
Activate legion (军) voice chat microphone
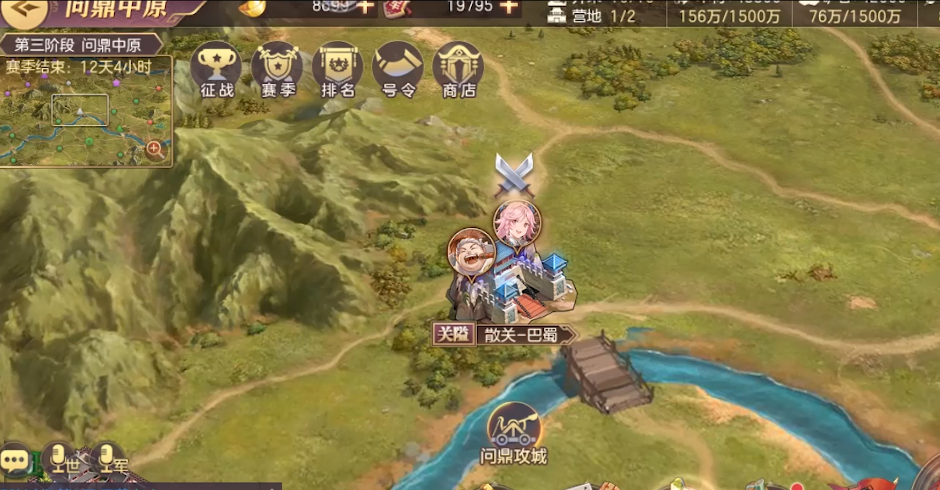click(x=109, y=461)
